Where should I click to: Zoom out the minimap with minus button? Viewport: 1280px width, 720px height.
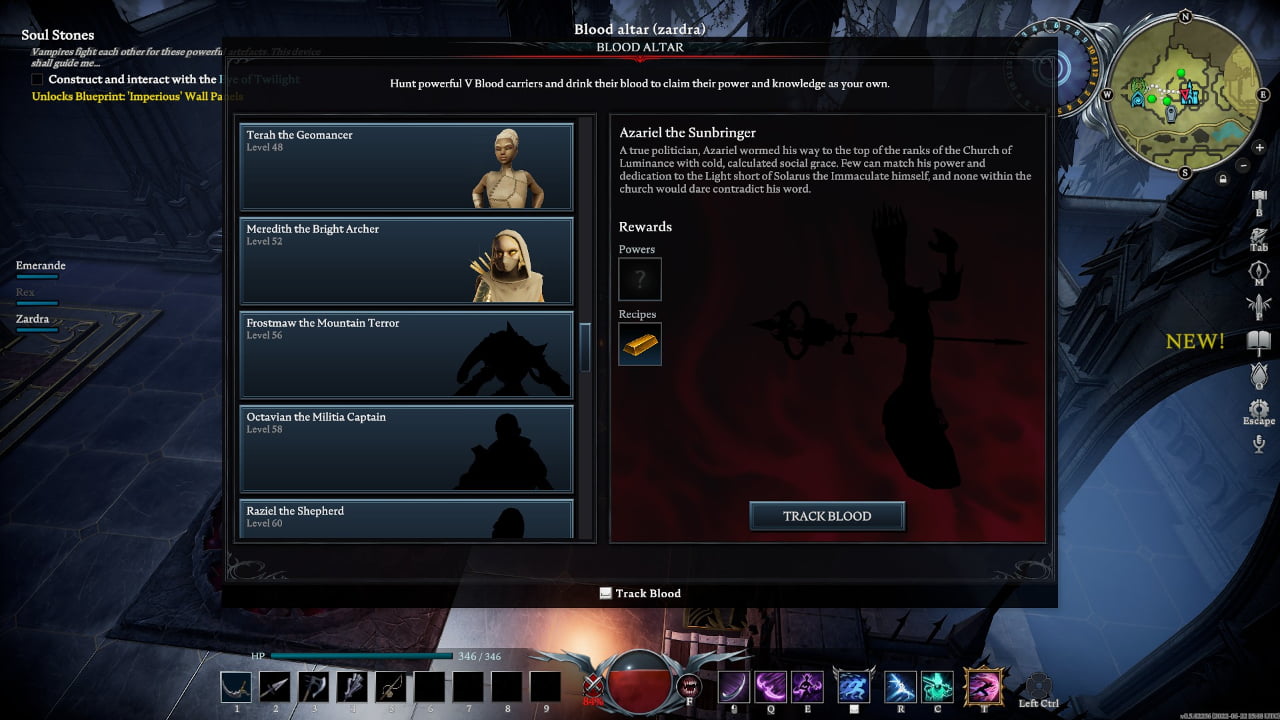(x=1243, y=165)
